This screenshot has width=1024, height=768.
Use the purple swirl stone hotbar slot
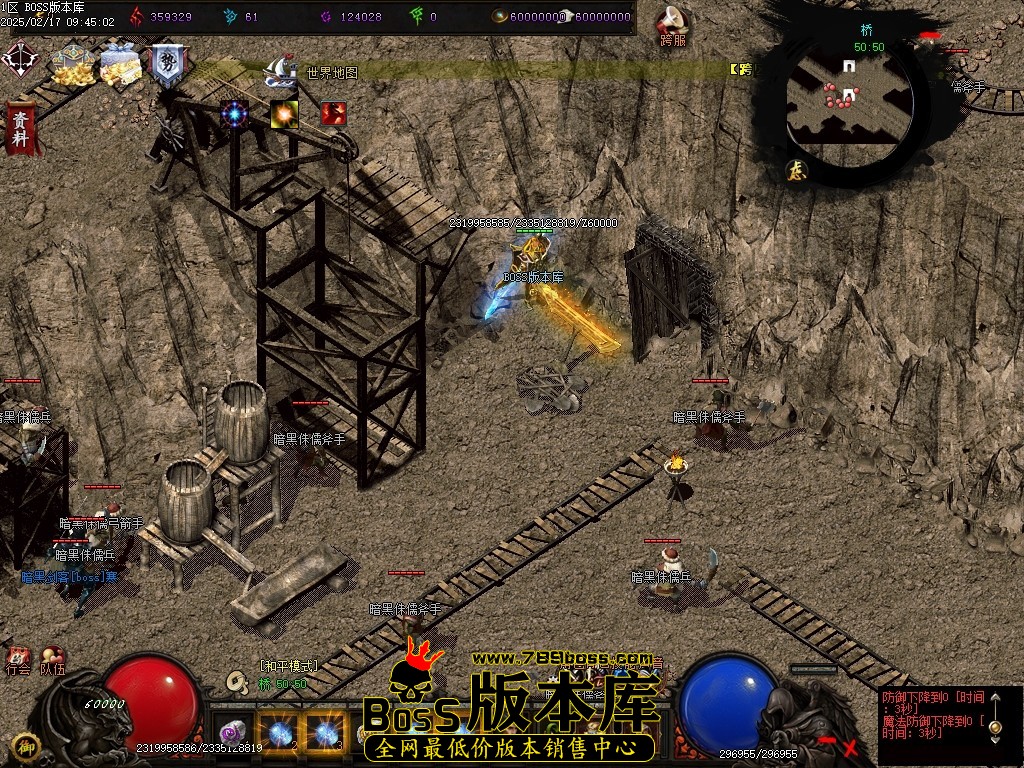(x=232, y=733)
